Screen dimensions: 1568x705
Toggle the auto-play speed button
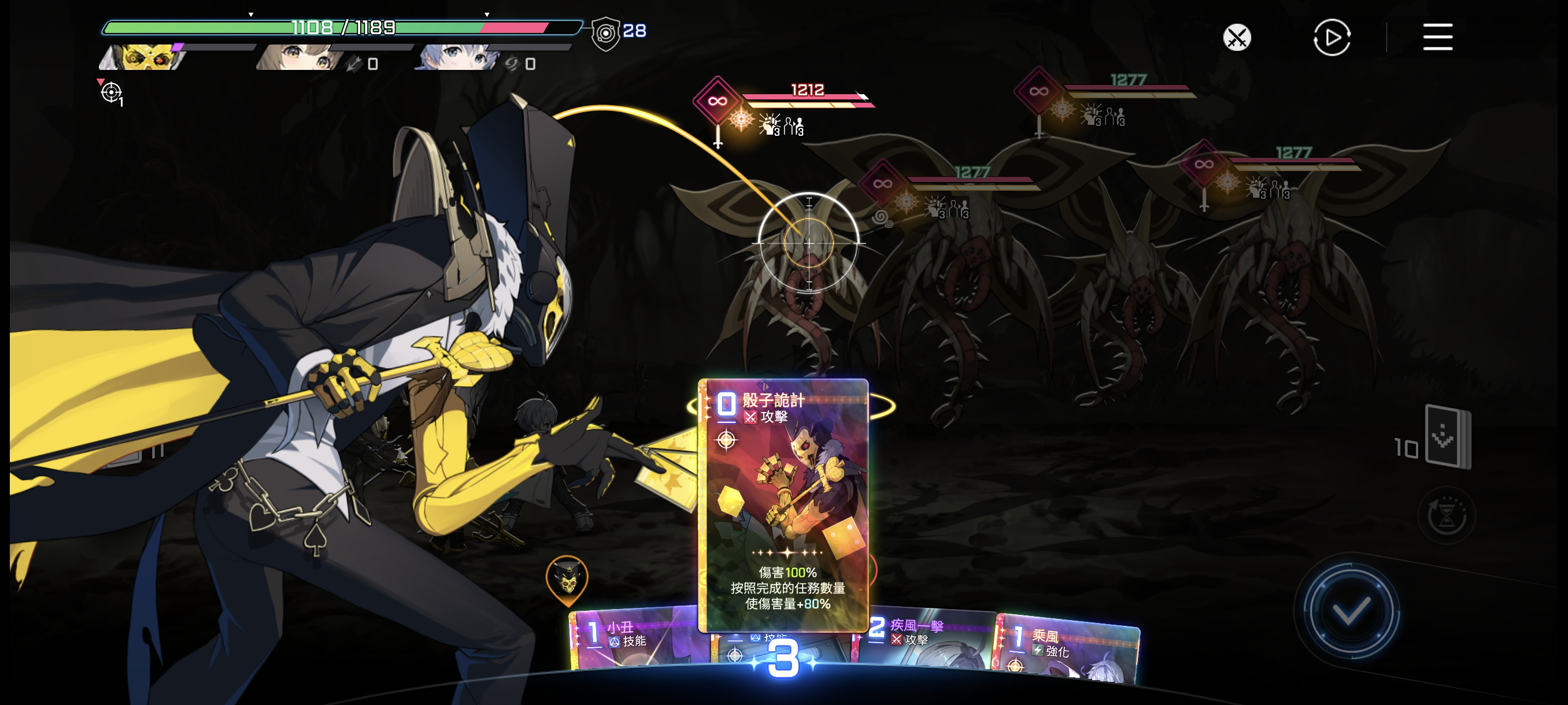point(1331,38)
